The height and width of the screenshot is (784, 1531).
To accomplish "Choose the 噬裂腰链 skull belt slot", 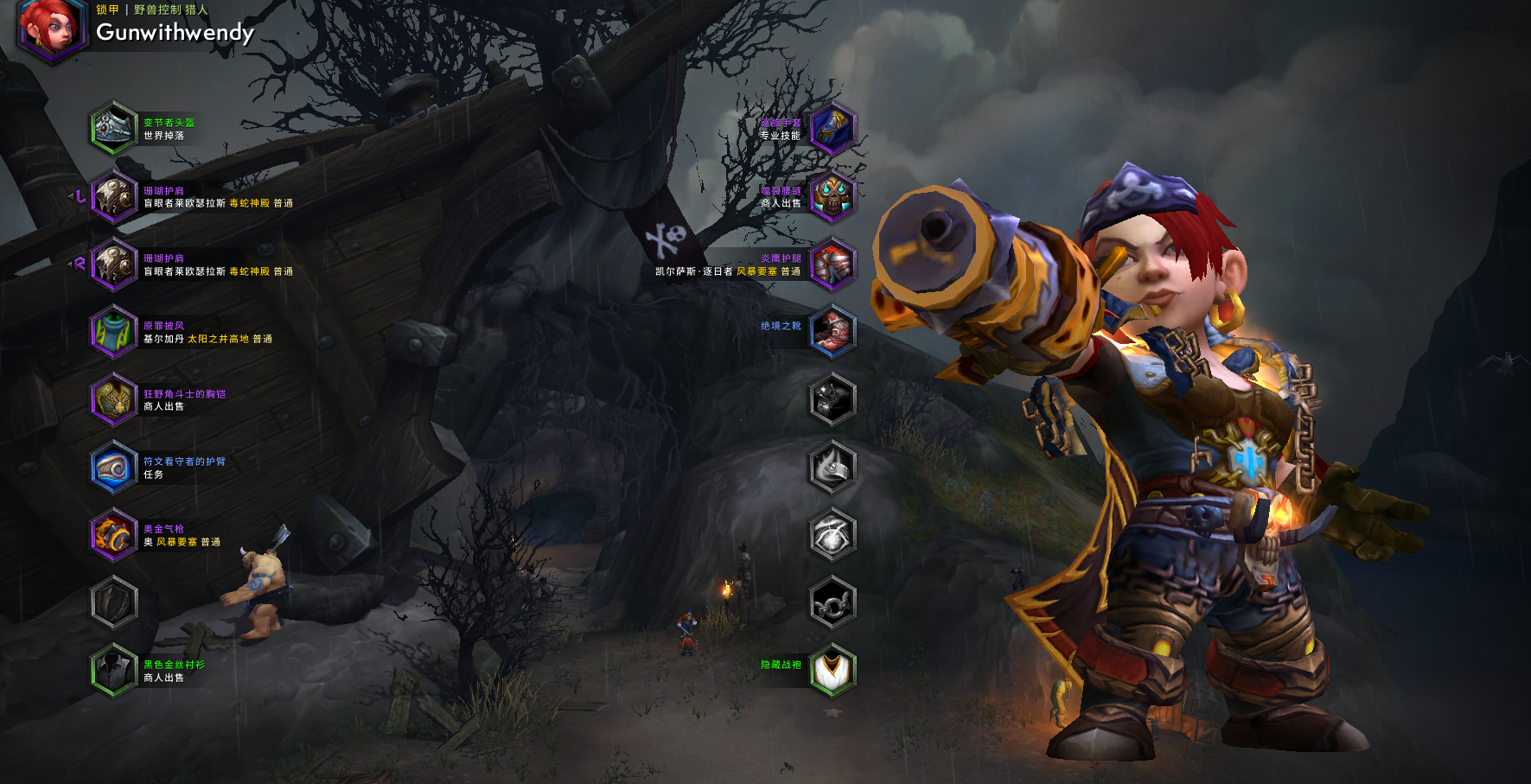I will 832,196.
